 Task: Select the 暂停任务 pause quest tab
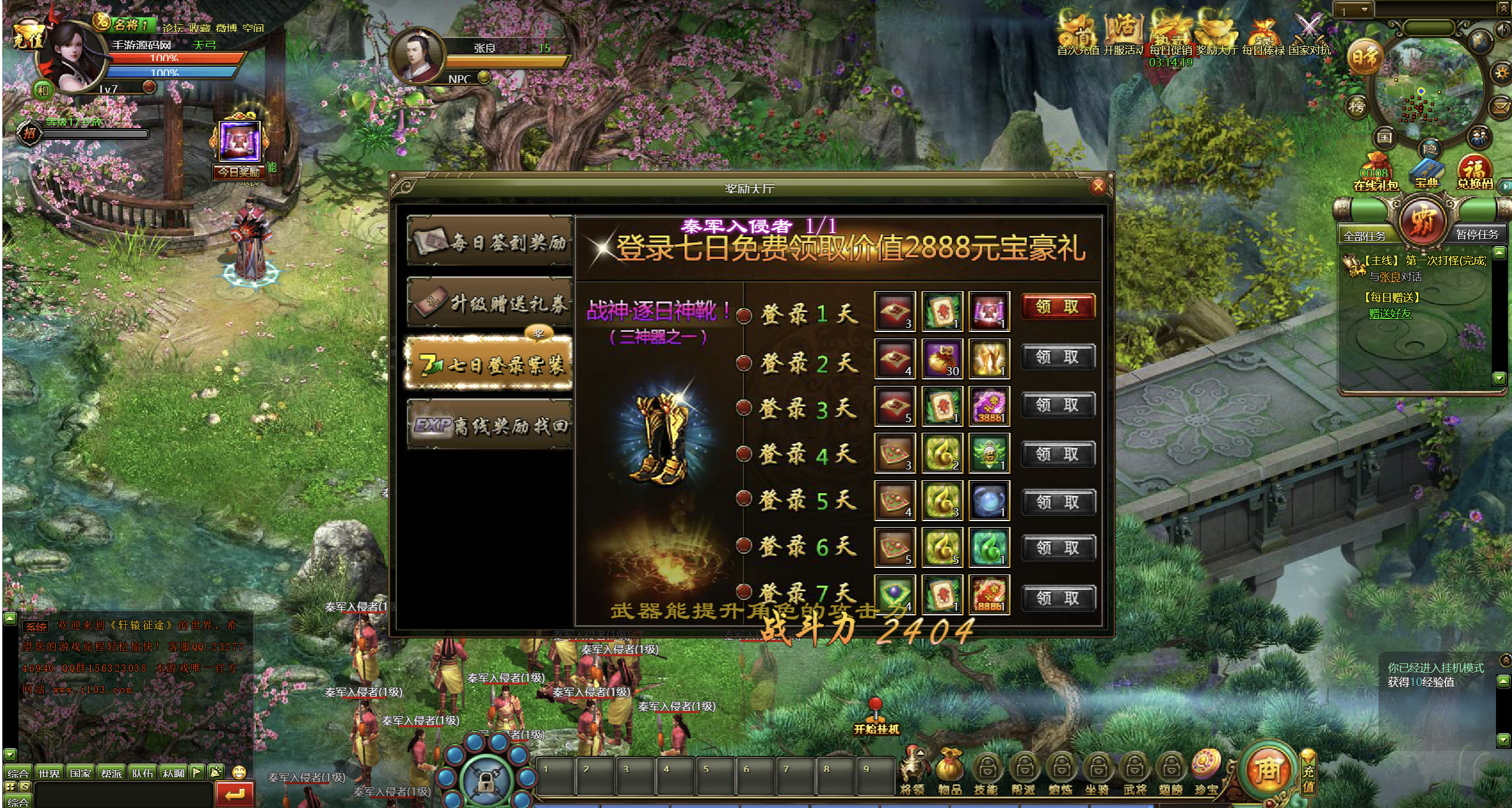tap(1476, 235)
